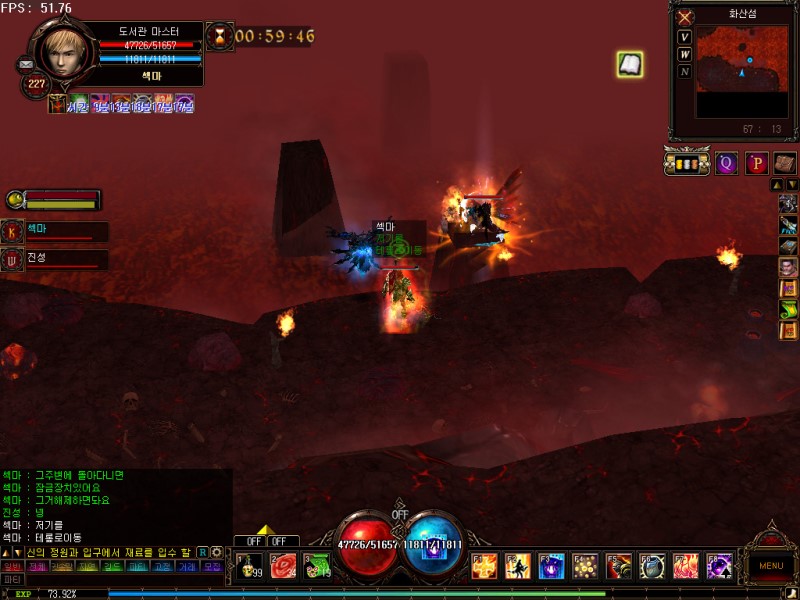Open the red P button

pos(756,163)
